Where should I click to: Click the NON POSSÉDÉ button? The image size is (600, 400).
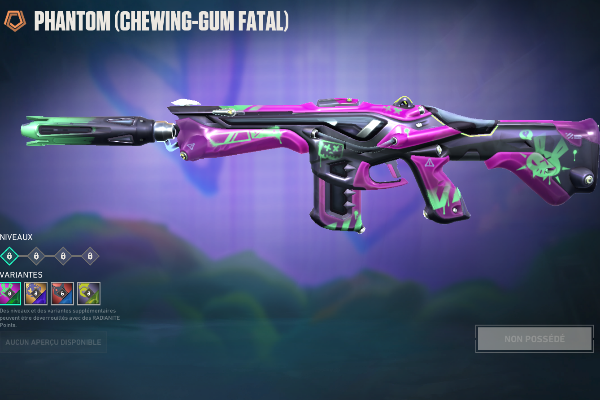[x=534, y=339]
